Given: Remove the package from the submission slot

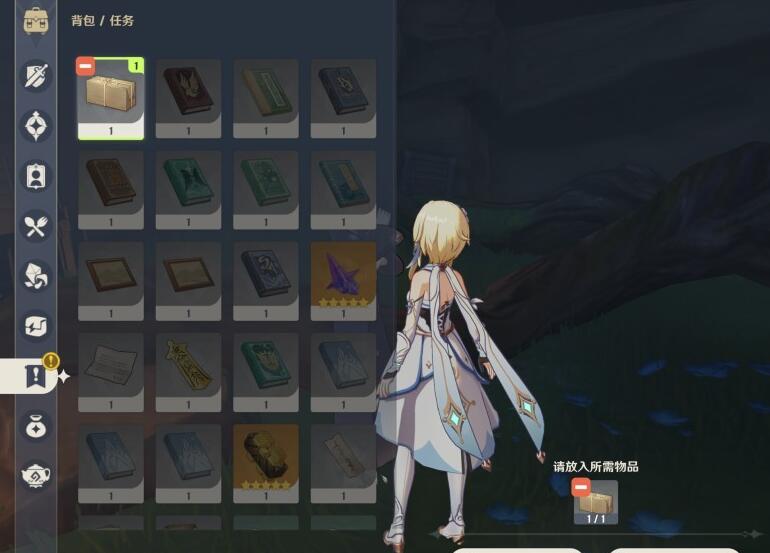Looking at the screenshot, I should [x=581, y=487].
